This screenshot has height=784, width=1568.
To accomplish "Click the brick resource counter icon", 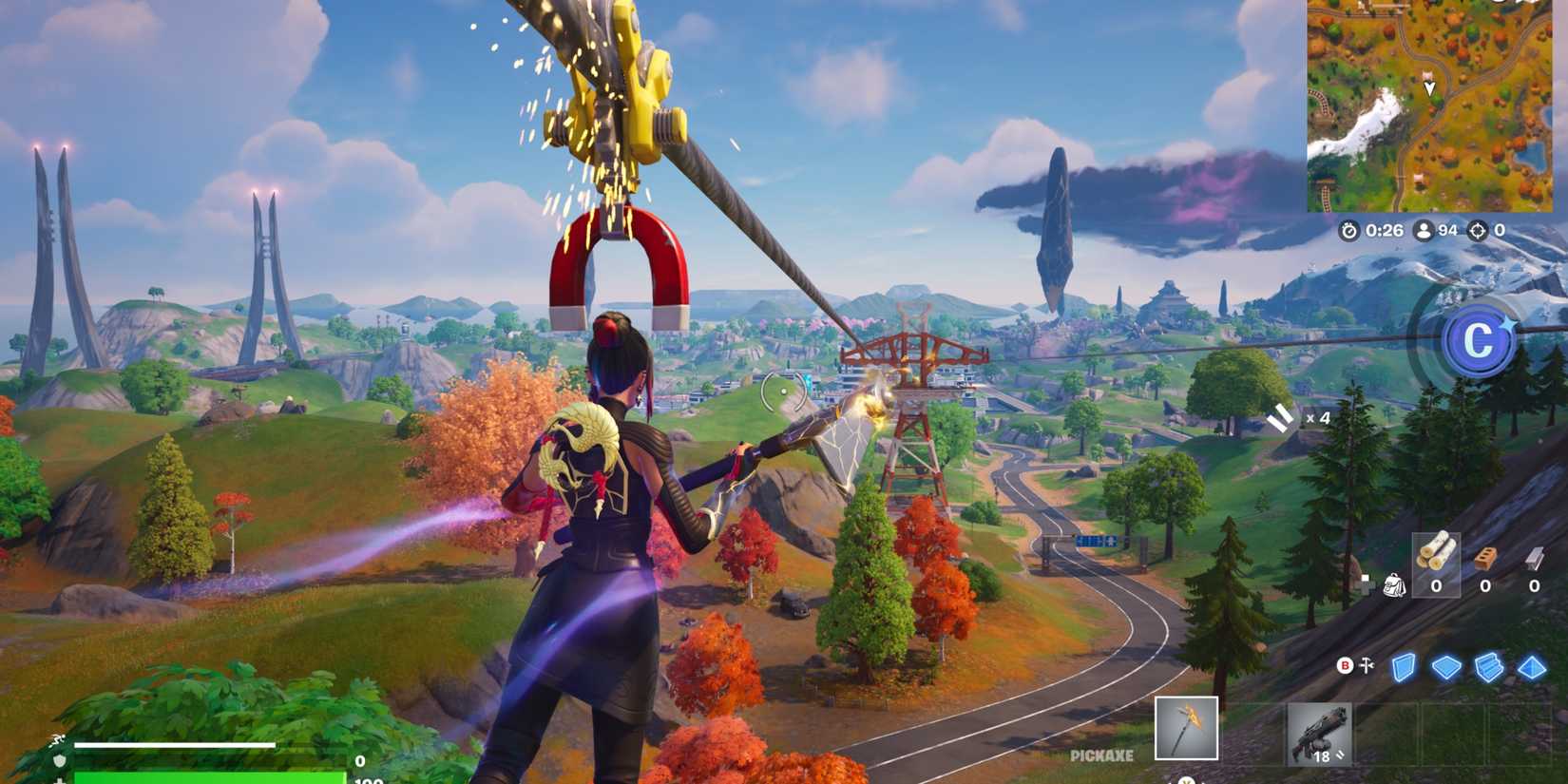I will coord(1482,559).
